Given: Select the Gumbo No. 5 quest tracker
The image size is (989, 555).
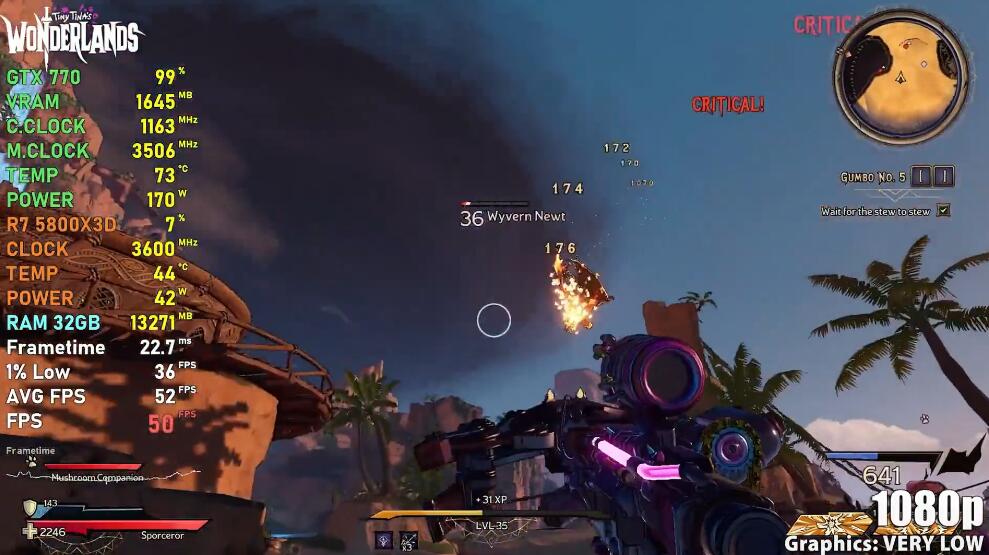Looking at the screenshot, I should pos(873,177).
